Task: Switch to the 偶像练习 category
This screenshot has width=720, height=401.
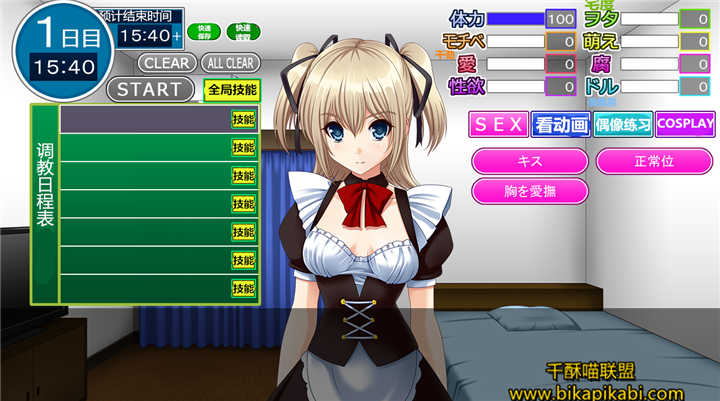Action: (623, 125)
